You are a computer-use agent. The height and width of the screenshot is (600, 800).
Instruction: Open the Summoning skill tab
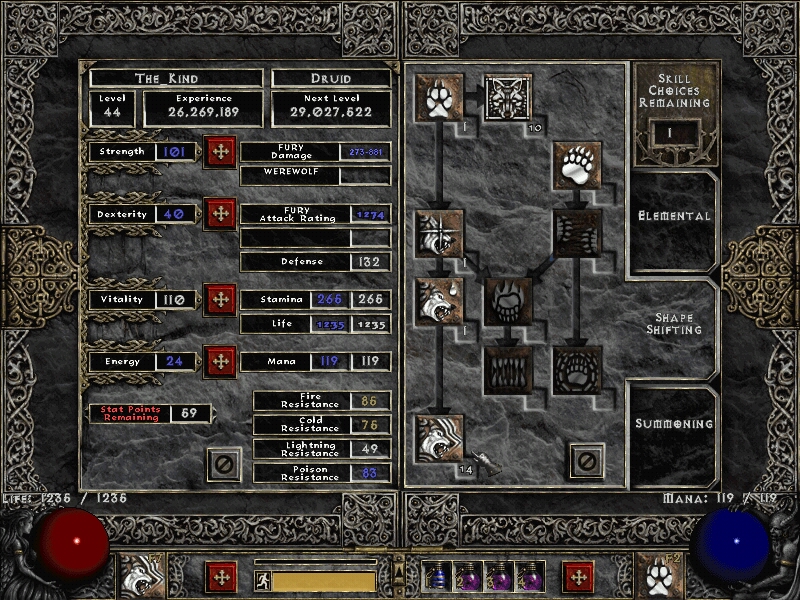click(x=675, y=424)
